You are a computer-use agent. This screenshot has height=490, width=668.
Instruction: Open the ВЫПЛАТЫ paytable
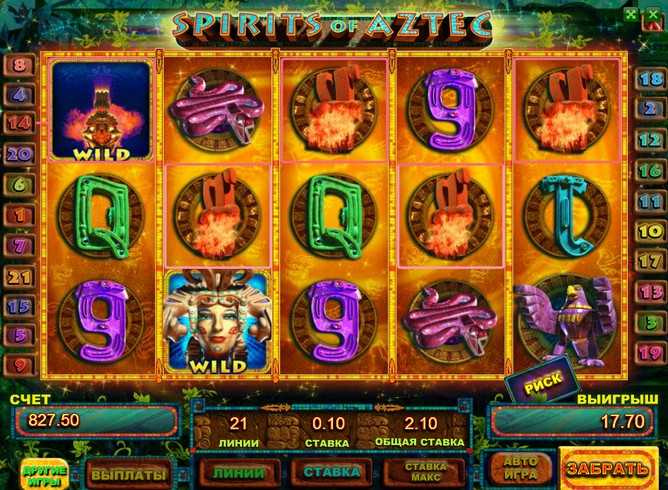pyautogui.click(x=128, y=471)
